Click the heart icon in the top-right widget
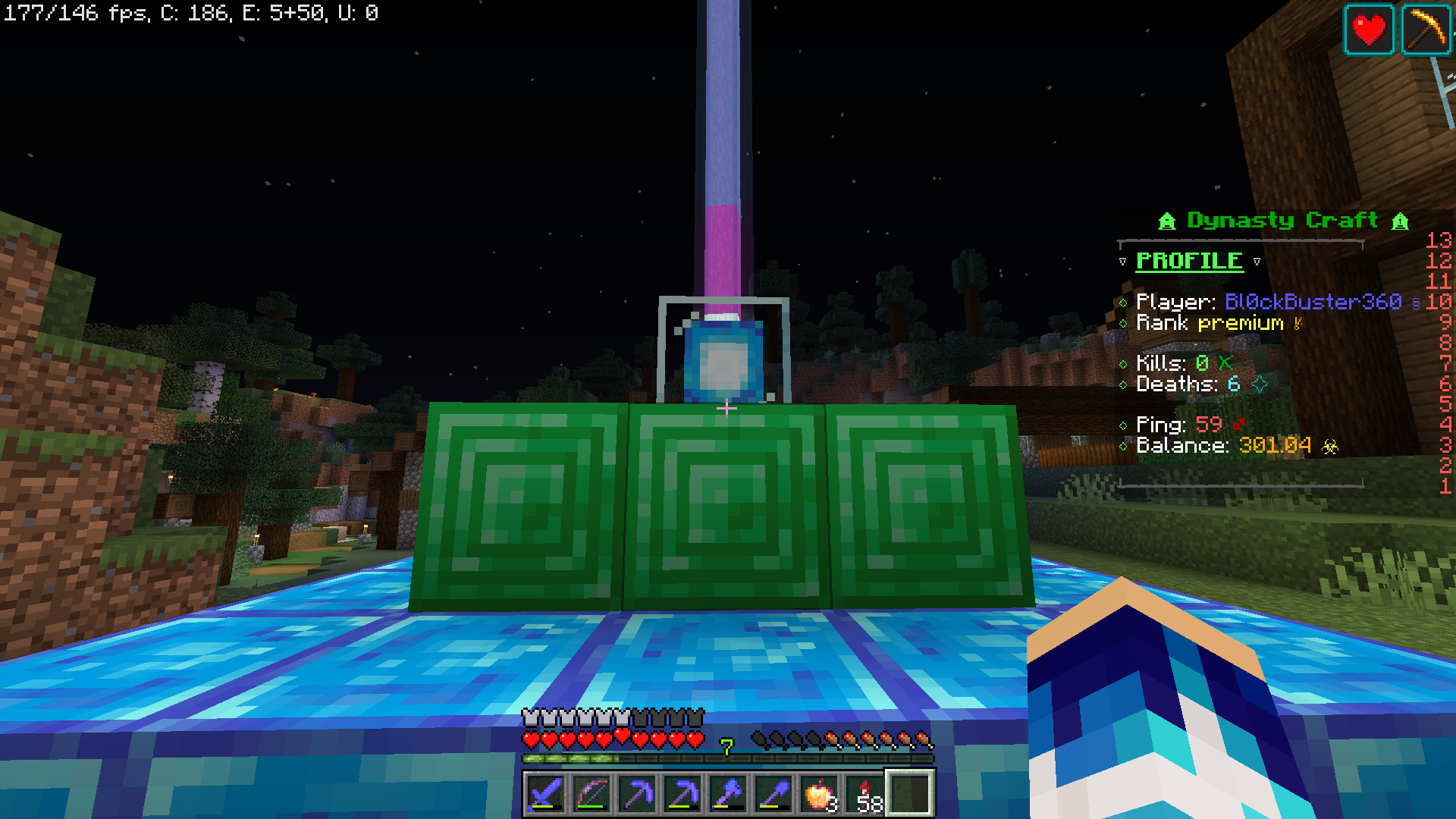This screenshot has width=1456, height=819. pyautogui.click(x=1369, y=30)
